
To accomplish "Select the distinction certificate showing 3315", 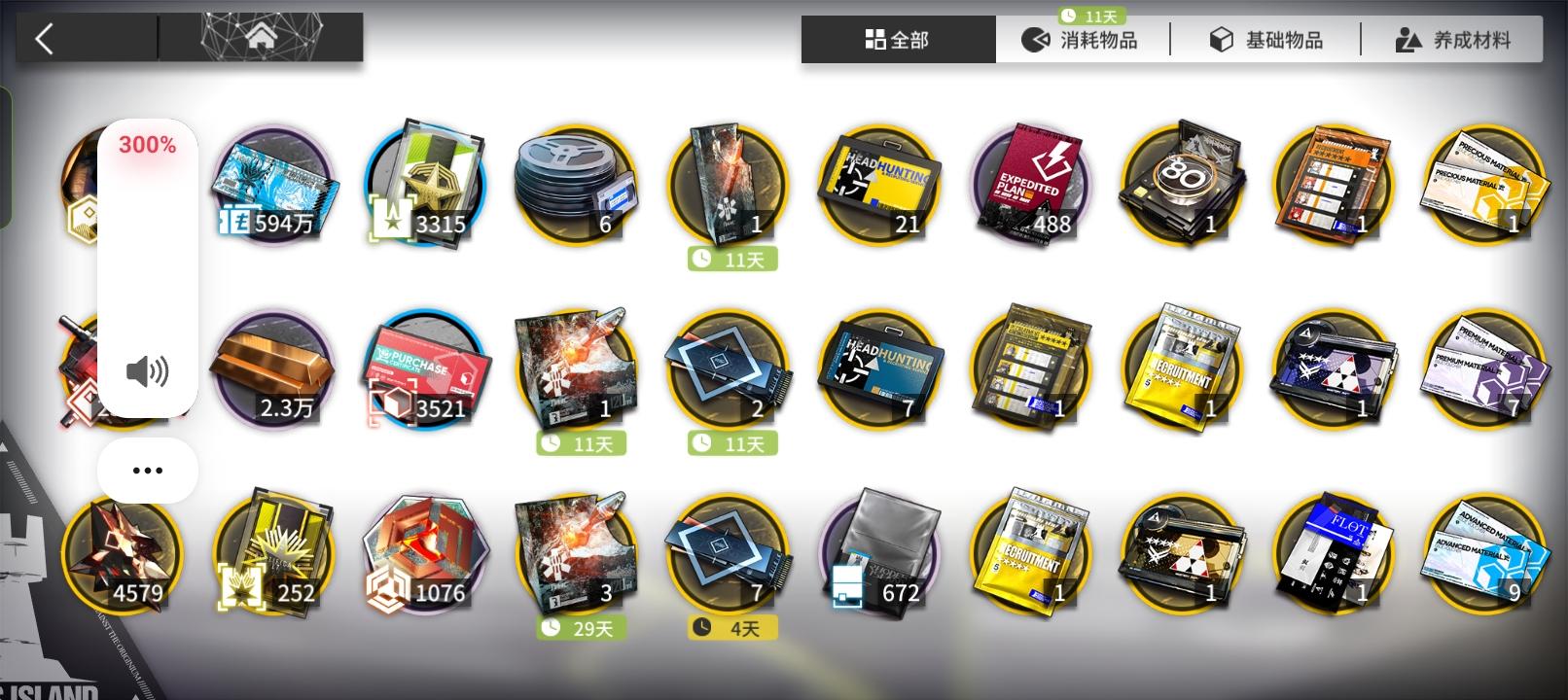I will 425,185.
